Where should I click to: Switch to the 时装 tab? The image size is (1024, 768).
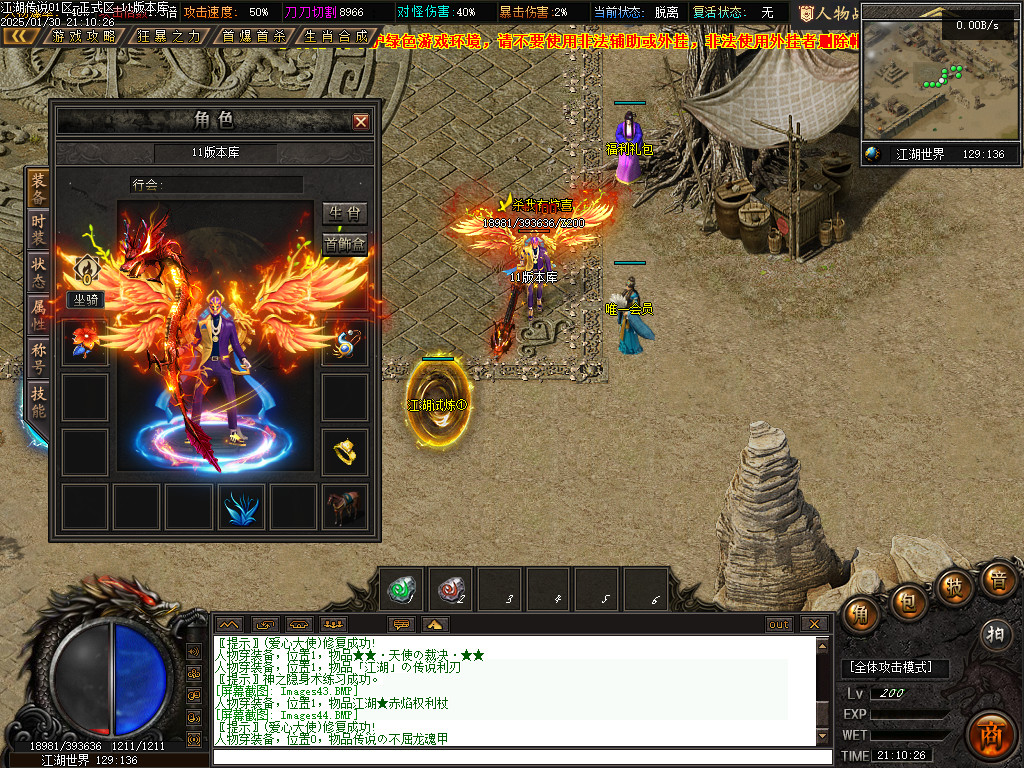point(38,228)
